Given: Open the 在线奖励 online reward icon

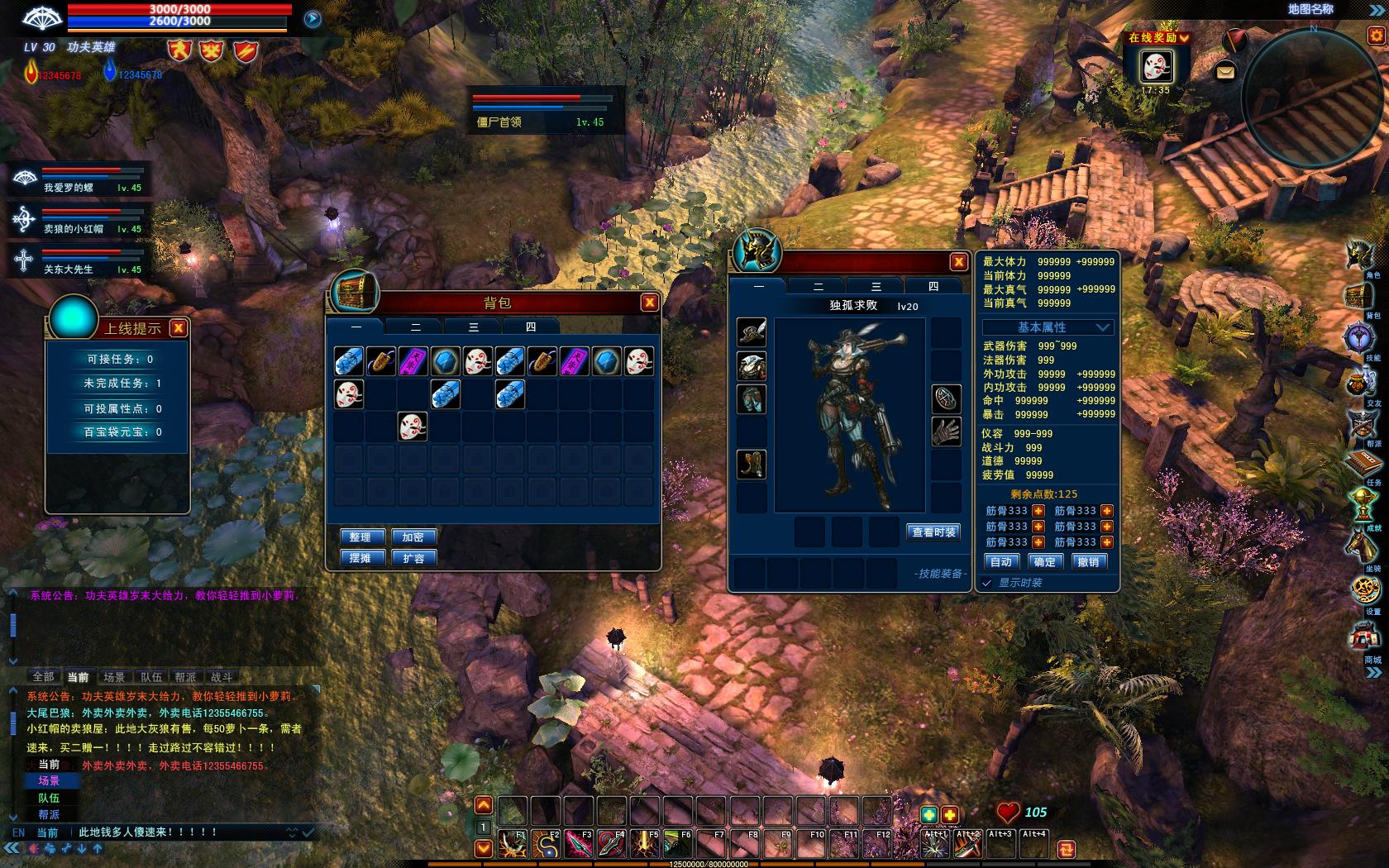Looking at the screenshot, I should point(1156,66).
